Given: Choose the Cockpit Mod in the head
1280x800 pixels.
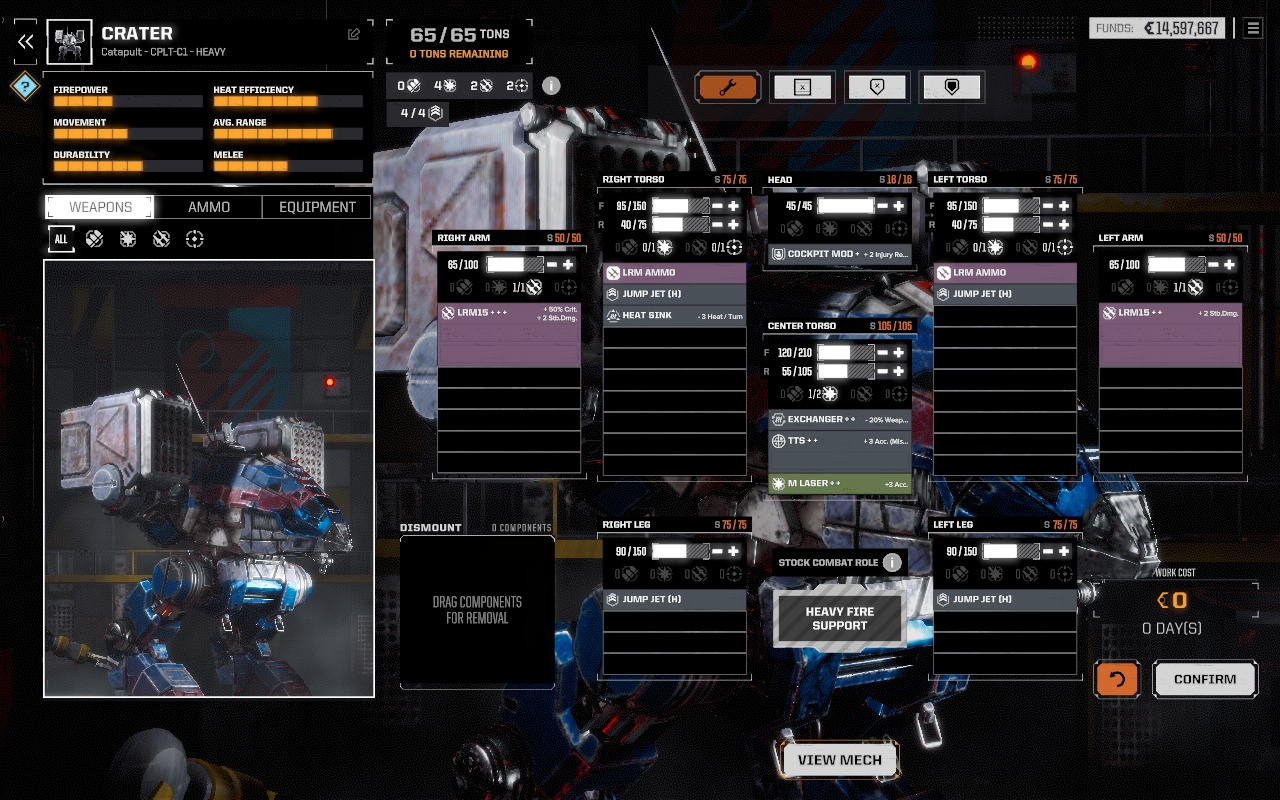Looking at the screenshot, I should point(840,254).
